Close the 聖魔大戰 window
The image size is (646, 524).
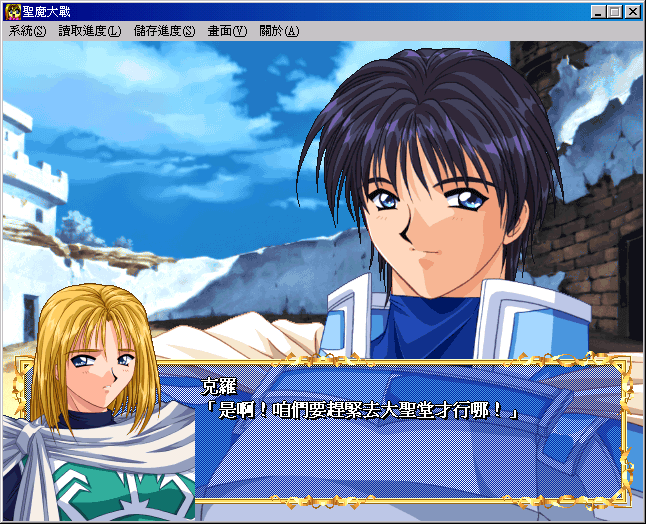point(632,12)
